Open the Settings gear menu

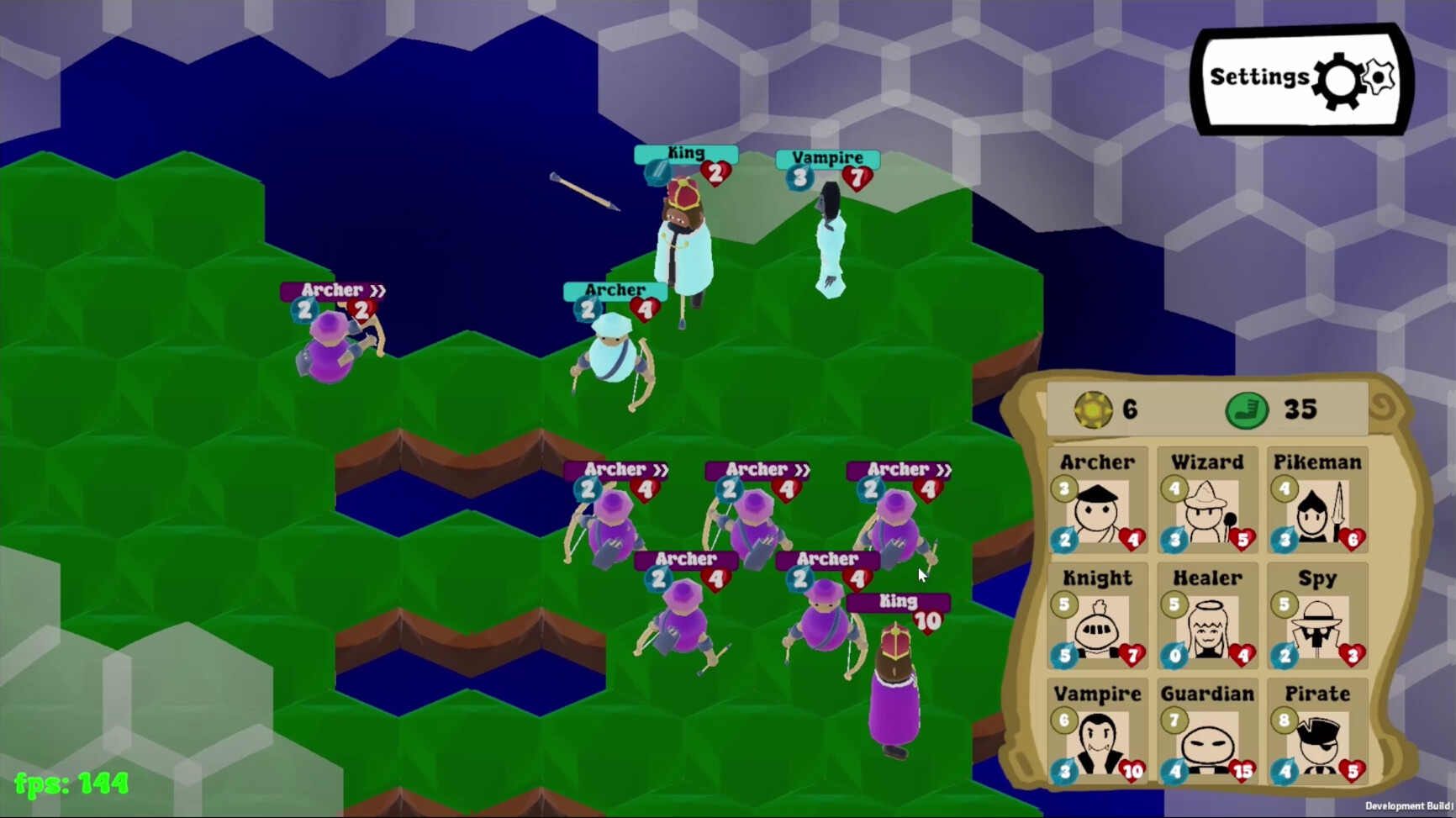point(1299,77)
